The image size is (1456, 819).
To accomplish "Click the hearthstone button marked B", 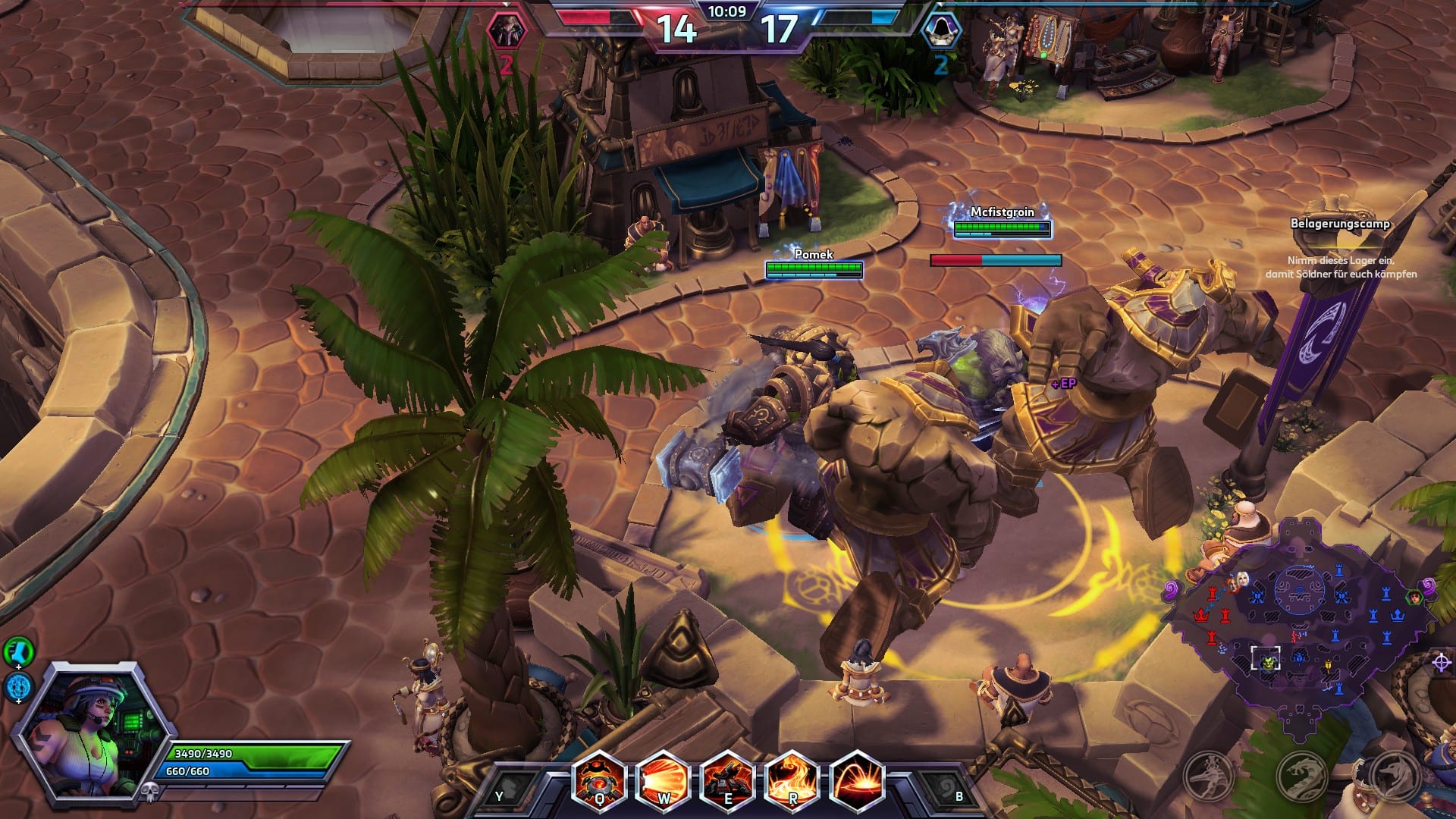I will point(949,792).
